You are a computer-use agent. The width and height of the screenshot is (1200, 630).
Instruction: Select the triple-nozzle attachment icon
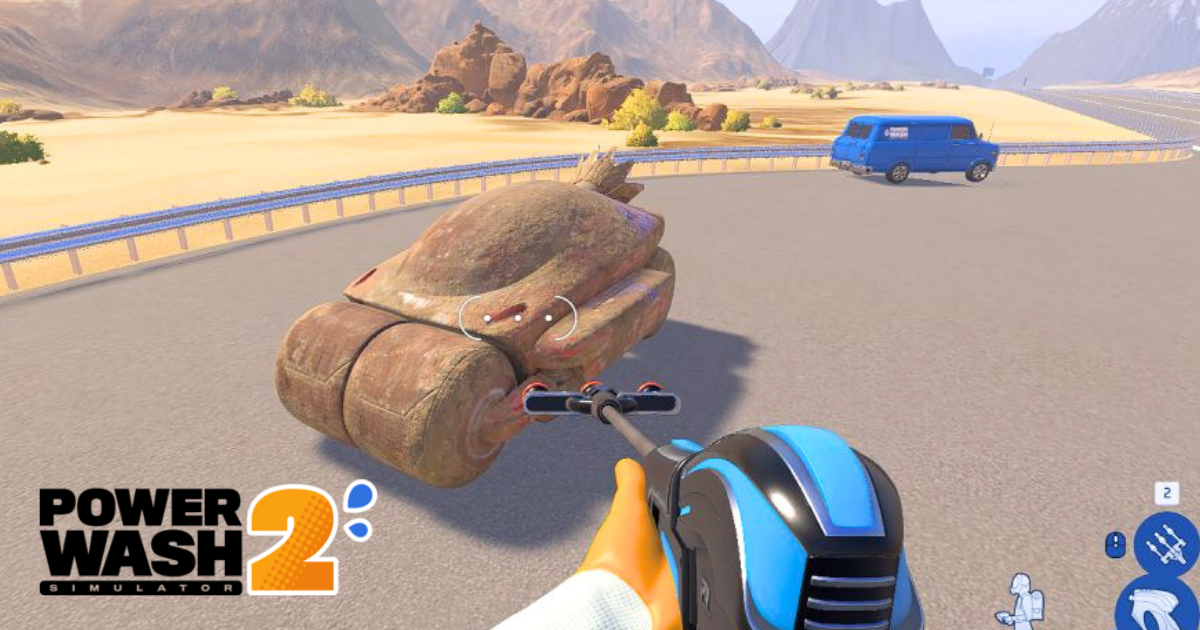(1166, 544)
